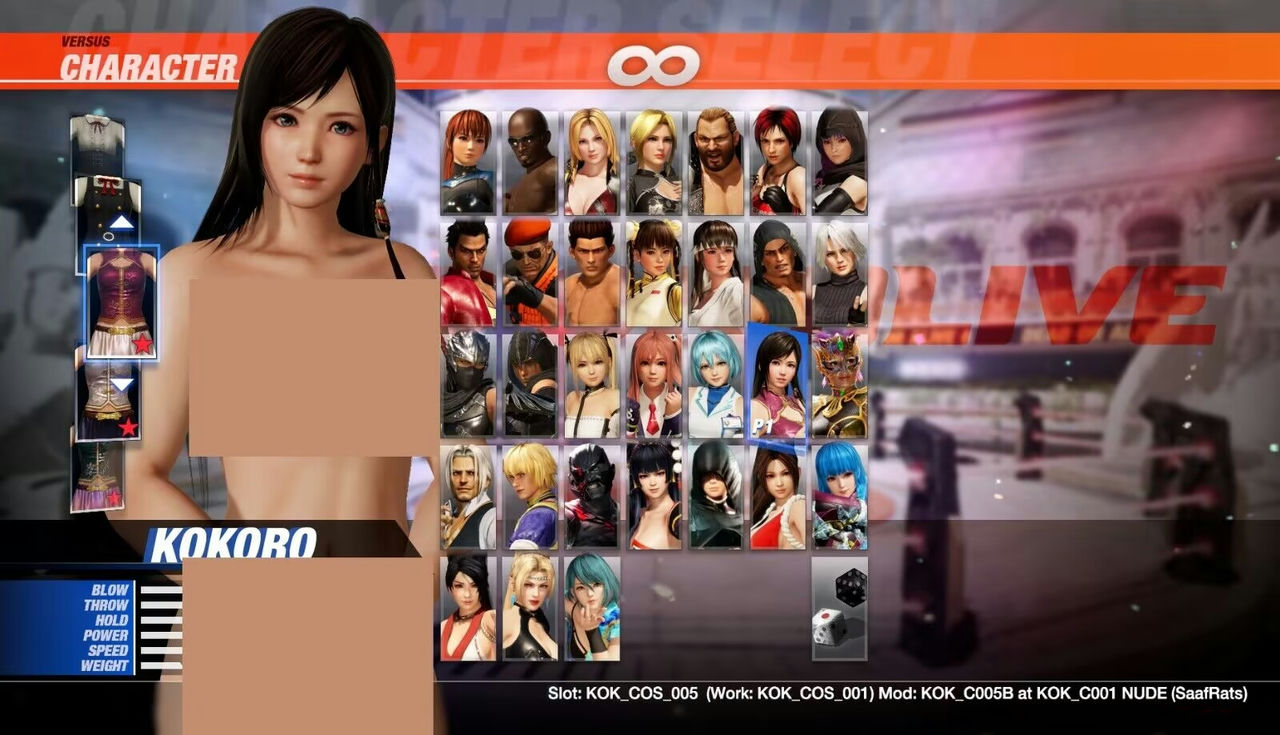Click the infinity round-count icon at top
Image resolution: width=1280 pixels, height=735 pixels.
coord(655,62)
